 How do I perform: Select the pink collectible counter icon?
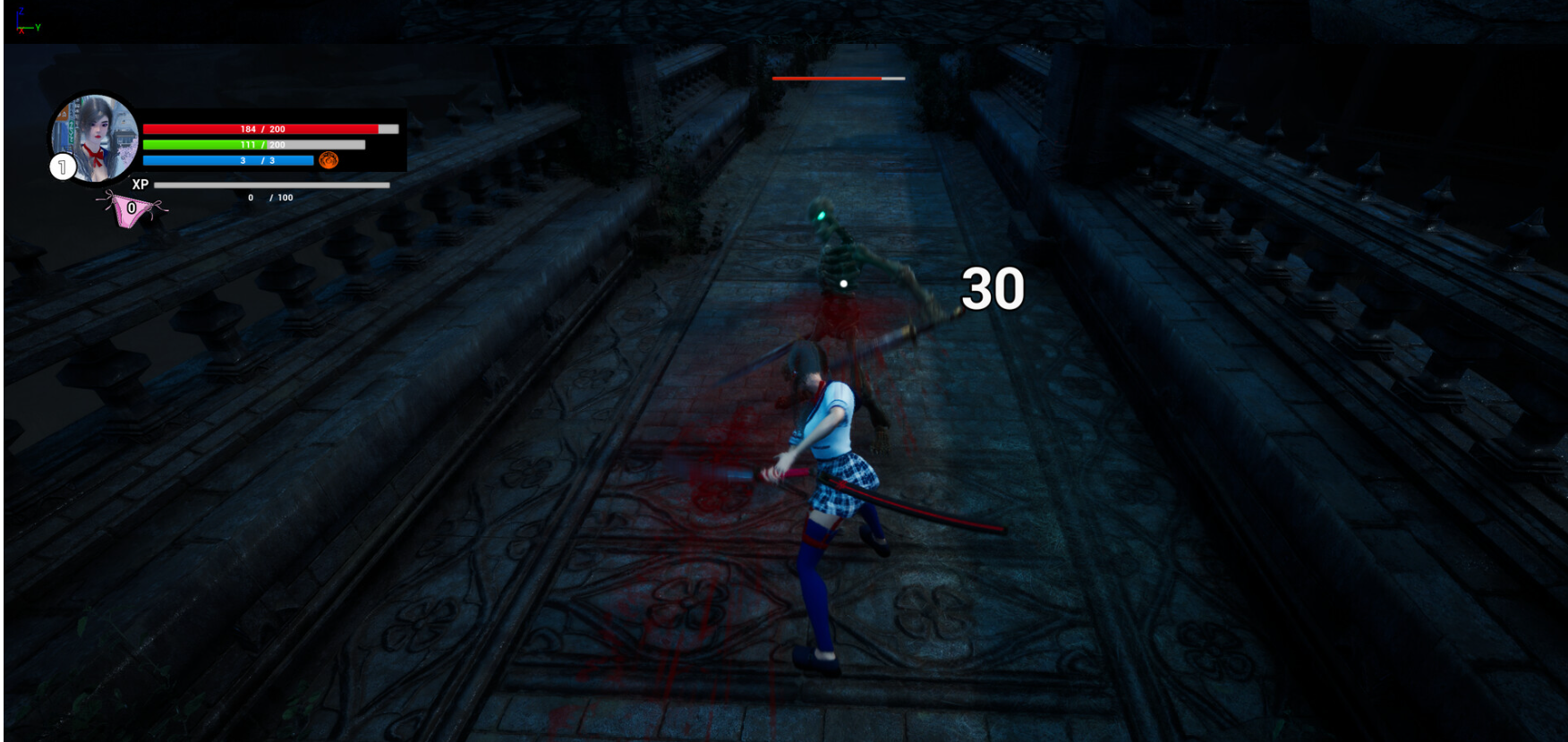click(132, 210)
